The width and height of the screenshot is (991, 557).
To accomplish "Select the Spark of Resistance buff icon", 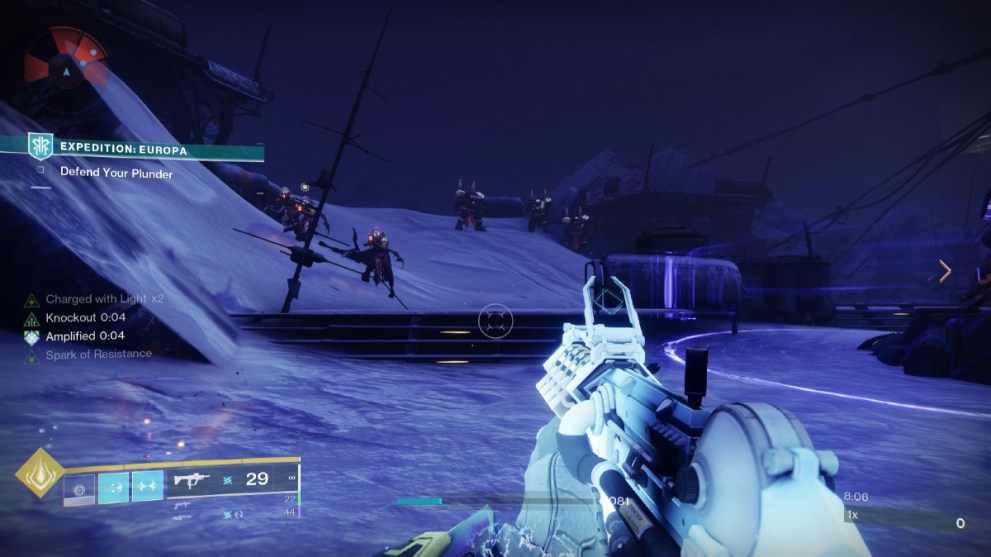I will coord(31,354).
